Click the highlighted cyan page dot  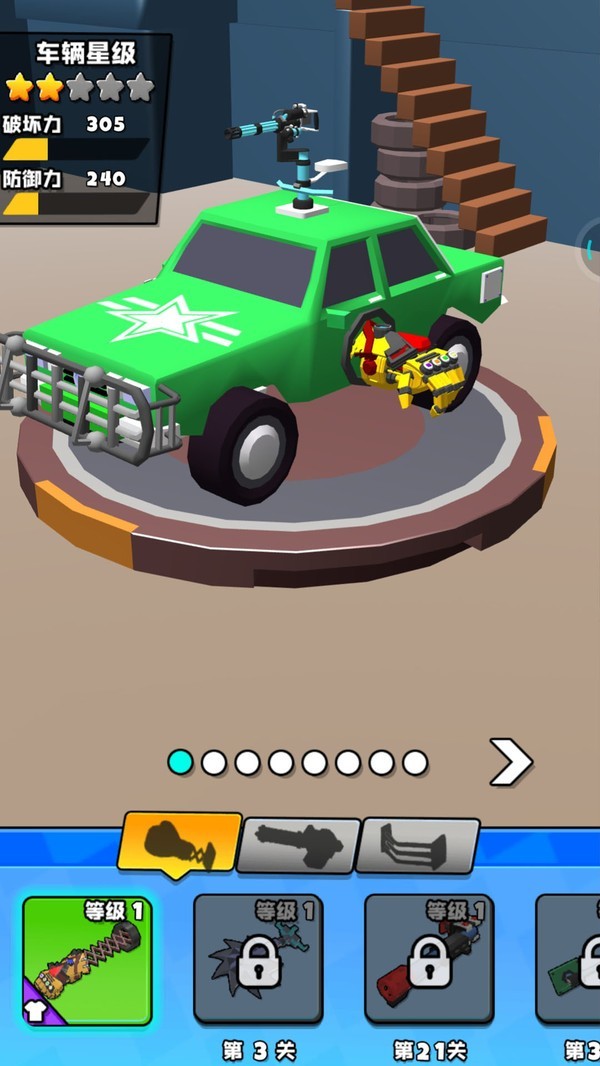tap(180, 763)
